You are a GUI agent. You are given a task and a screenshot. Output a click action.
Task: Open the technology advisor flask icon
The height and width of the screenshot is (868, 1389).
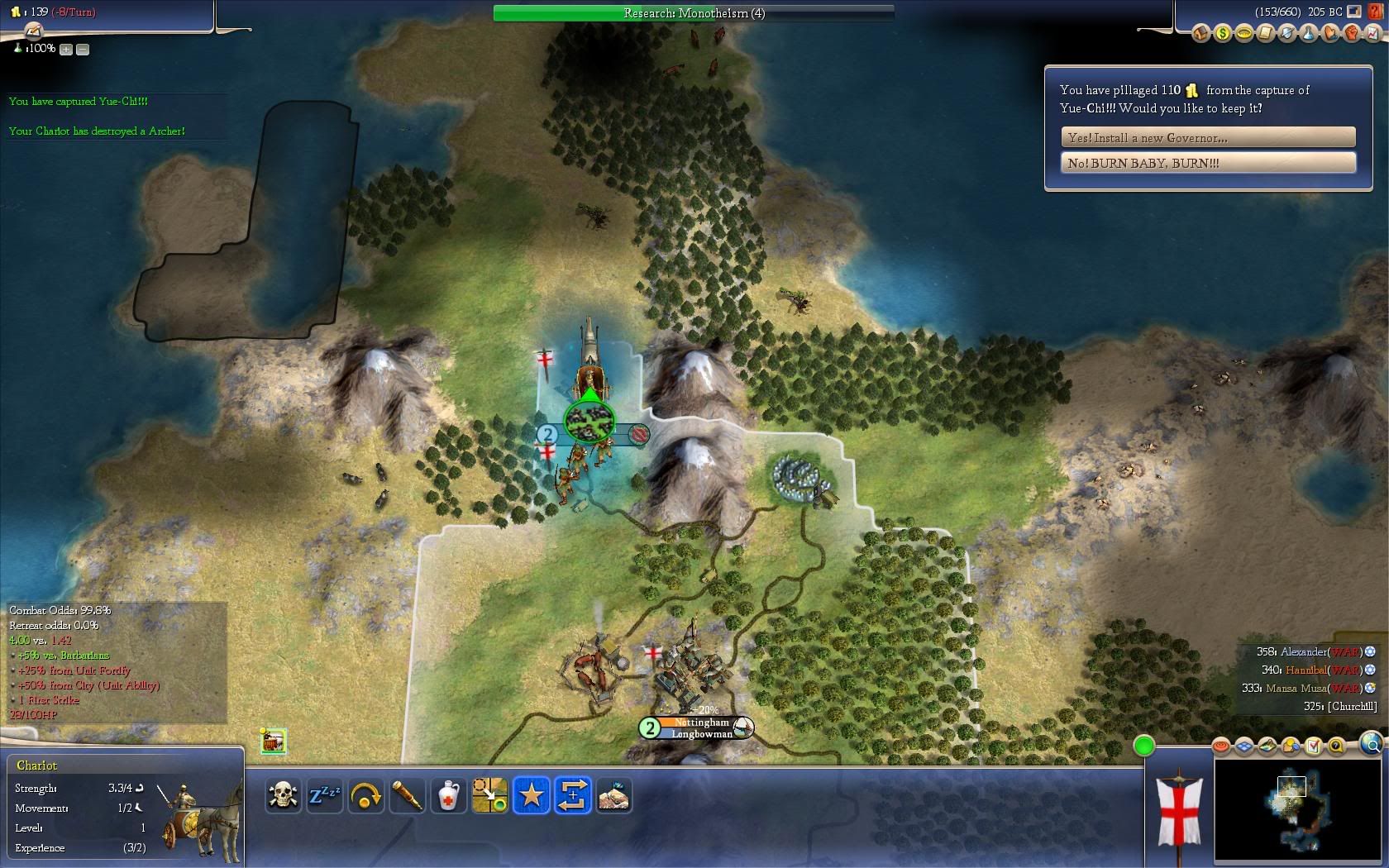coord(1308,34)
